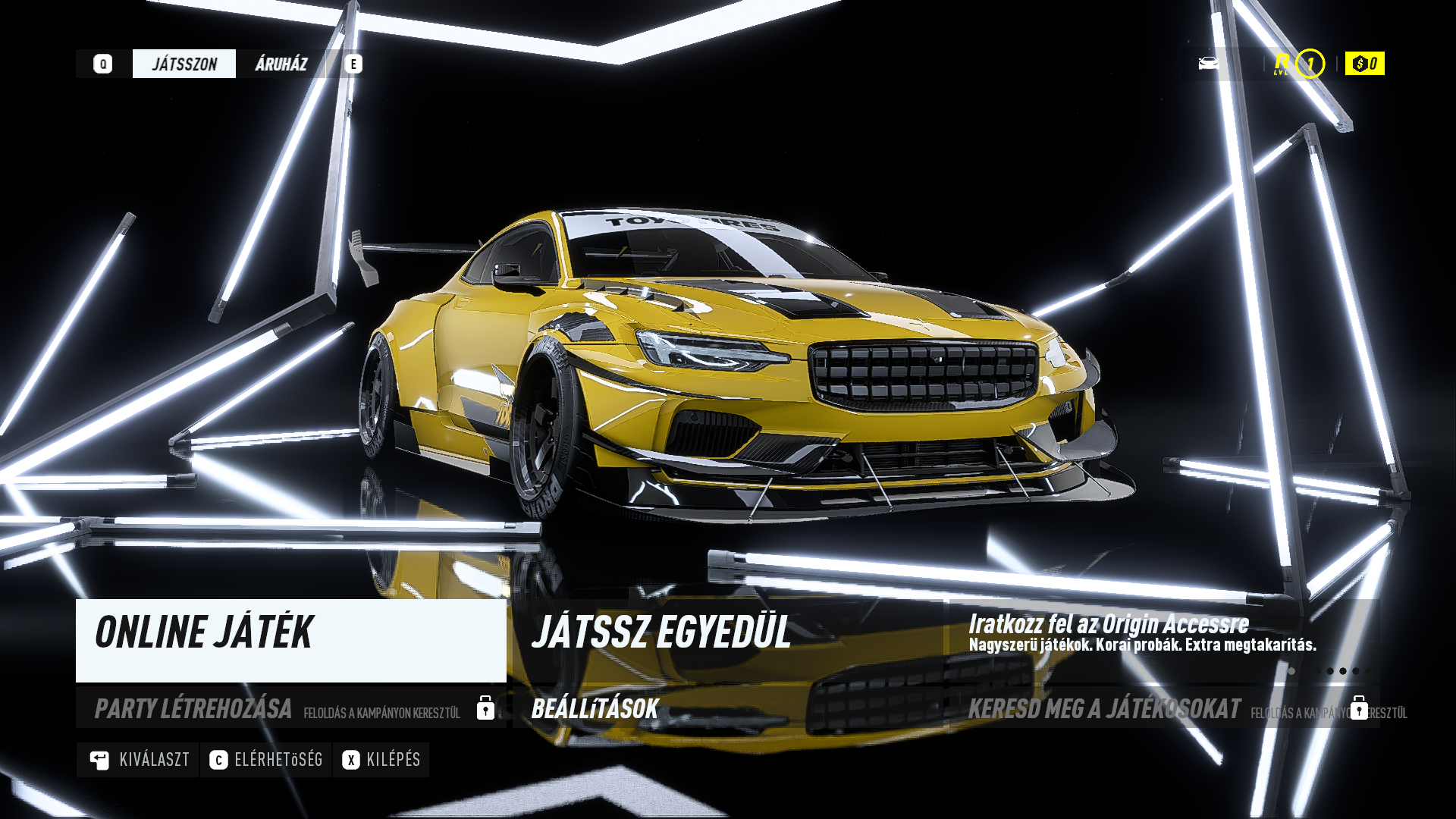The width and height of the screenshot is (1456, 819).
Task: Choose JÁTSSZ EGYEDÜL to play solo
Action: pyautogui.click(x=728, y=640)
